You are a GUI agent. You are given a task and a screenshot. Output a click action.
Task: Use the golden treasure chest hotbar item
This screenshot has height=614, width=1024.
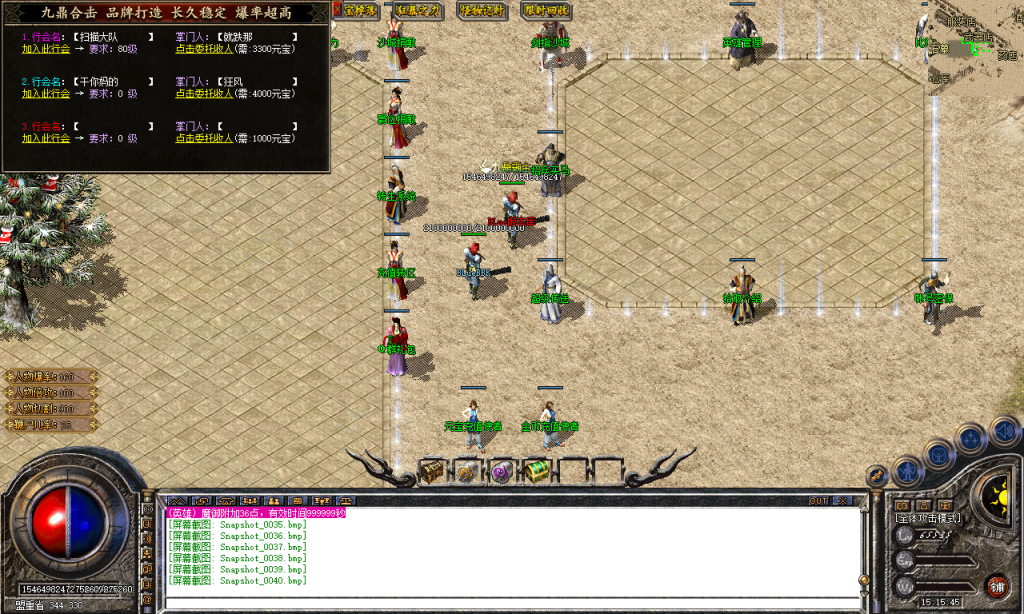(x=432, y=470)
